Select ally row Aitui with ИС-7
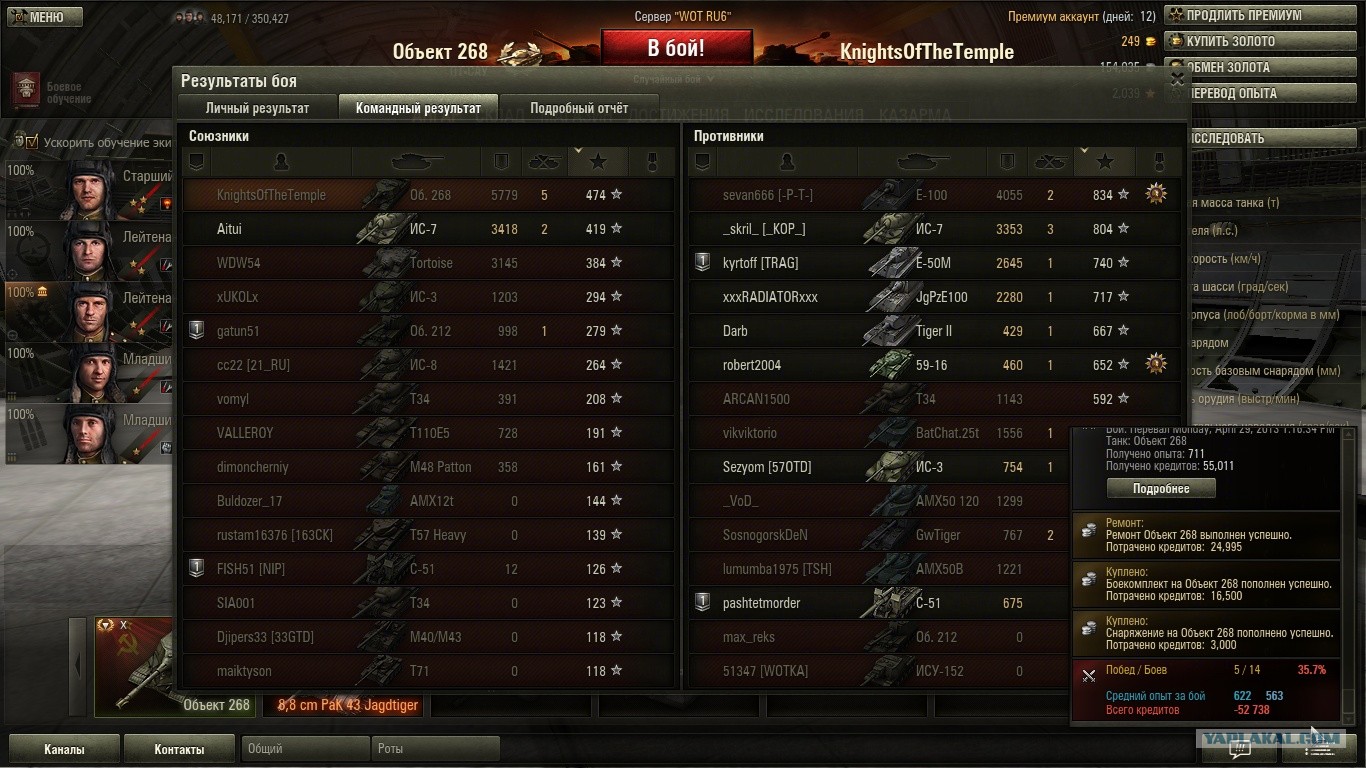This screenshot has width=1366, height=768. pos(428,229)
